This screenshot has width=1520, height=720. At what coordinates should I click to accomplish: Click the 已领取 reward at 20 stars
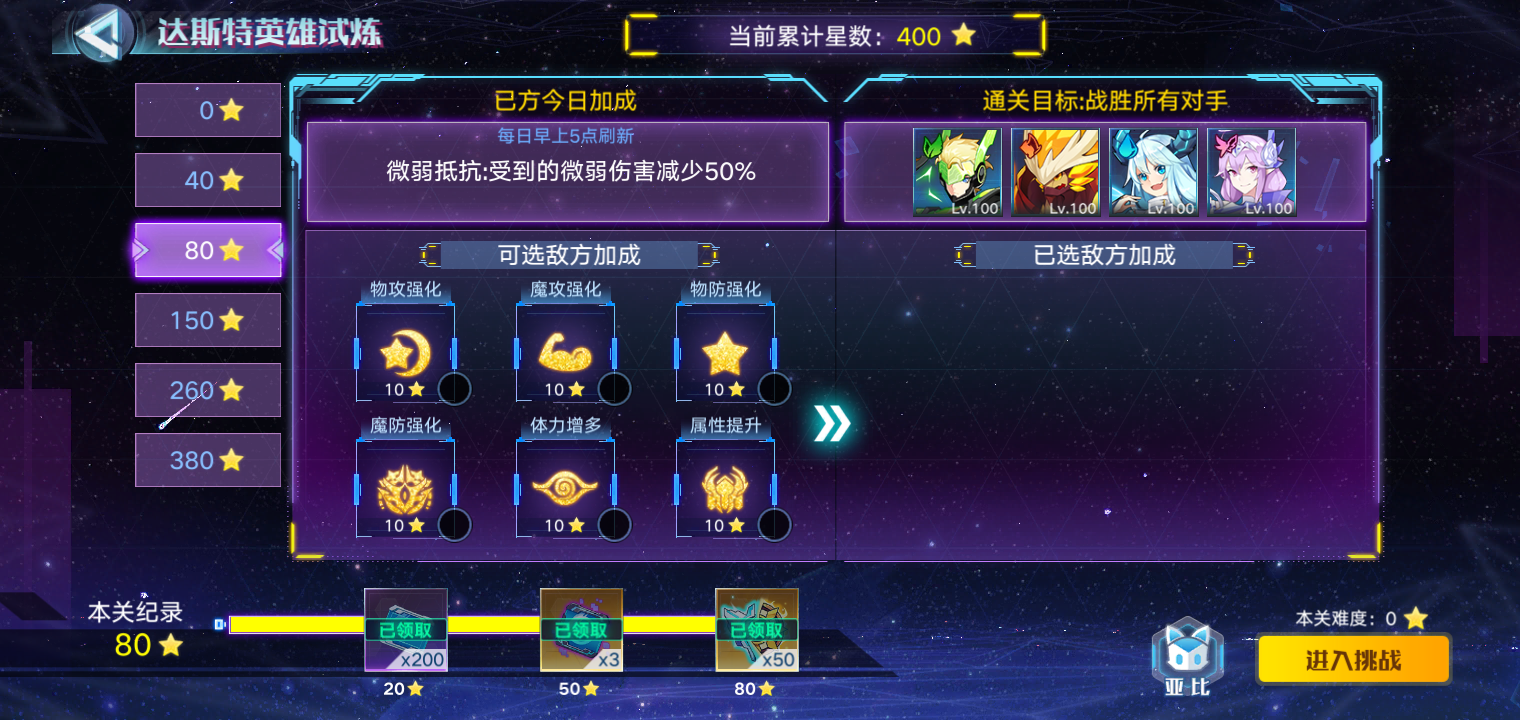404,628
